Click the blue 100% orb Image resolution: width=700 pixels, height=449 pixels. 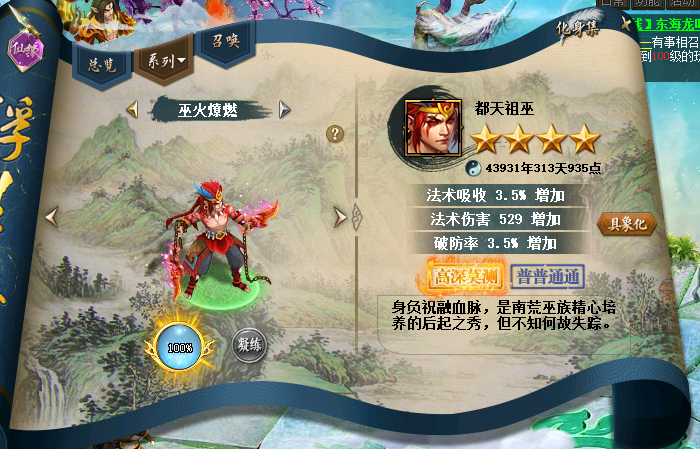tap(180, 347)
